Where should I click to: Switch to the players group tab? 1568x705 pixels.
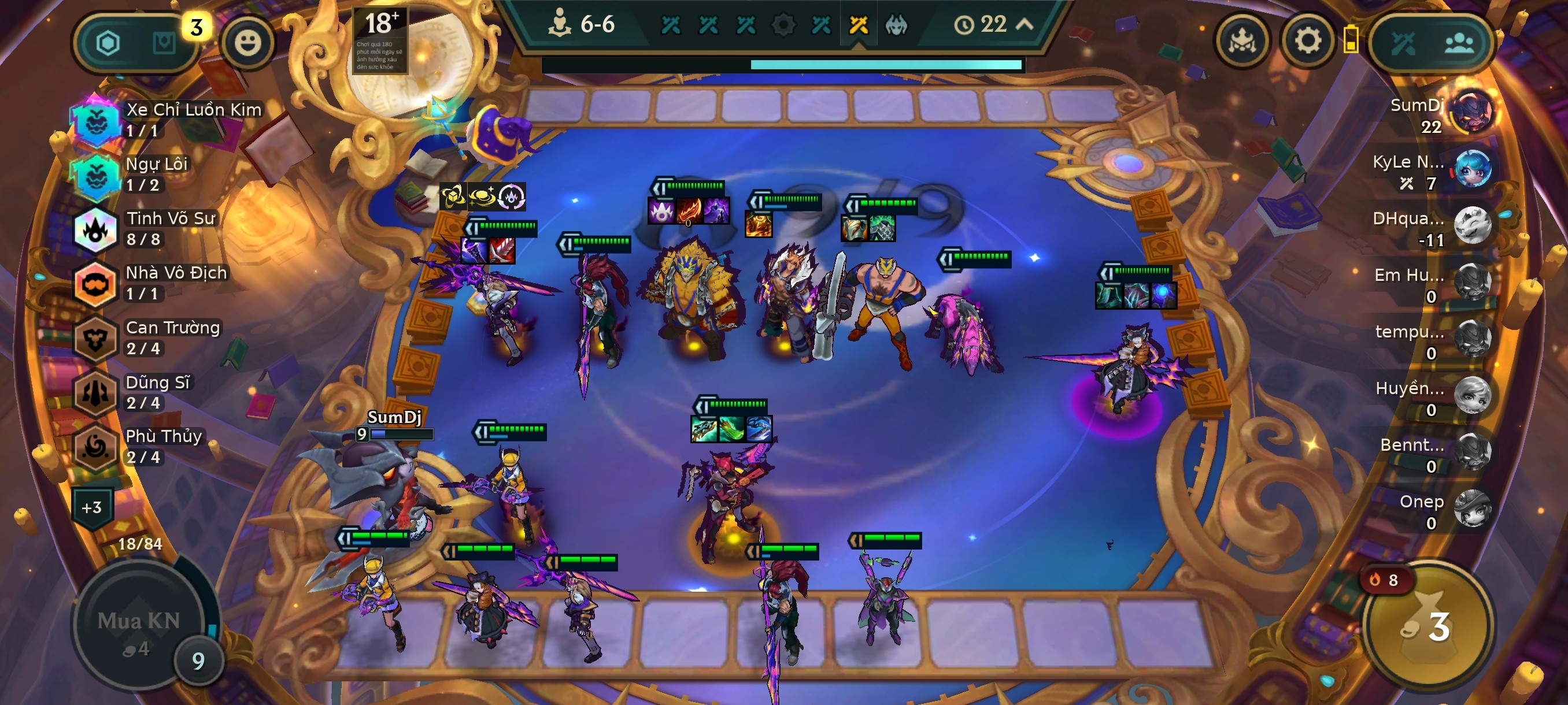coord(1459,43)
